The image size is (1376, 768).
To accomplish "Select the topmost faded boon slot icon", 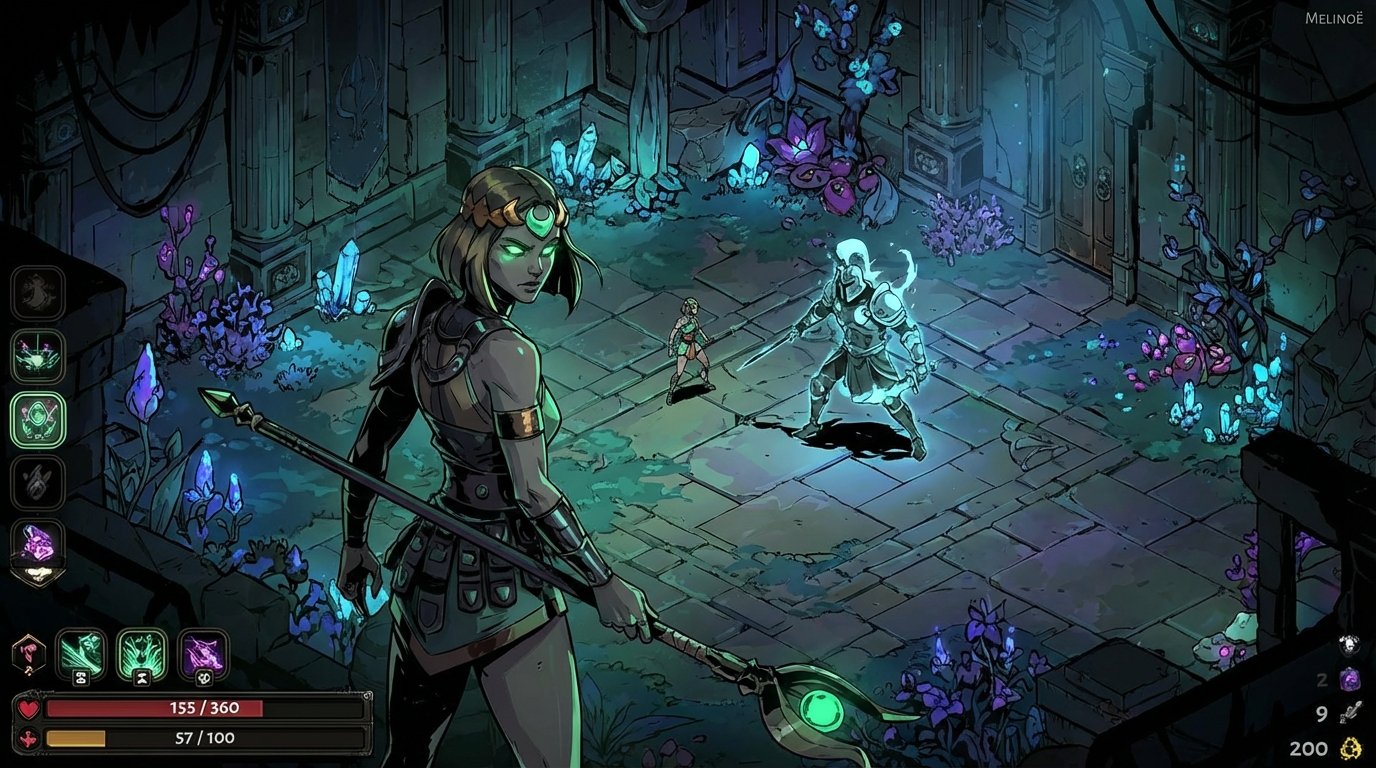I will click(37, 293).
